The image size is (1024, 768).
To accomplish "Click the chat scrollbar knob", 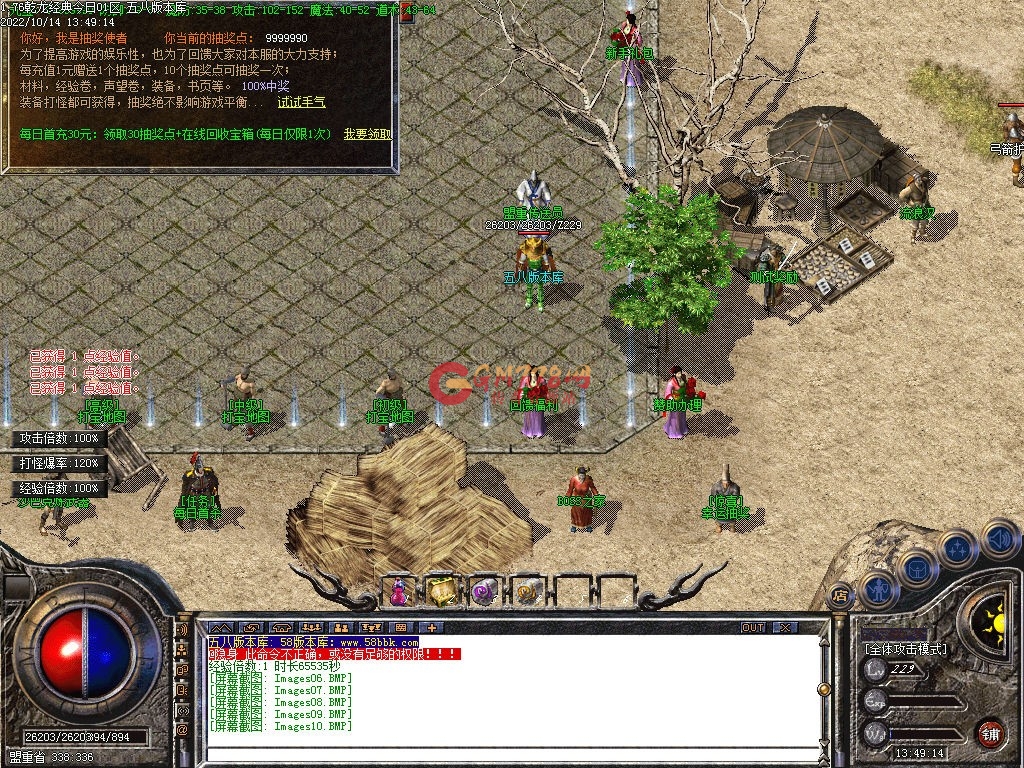I will [x=824, y=689].
